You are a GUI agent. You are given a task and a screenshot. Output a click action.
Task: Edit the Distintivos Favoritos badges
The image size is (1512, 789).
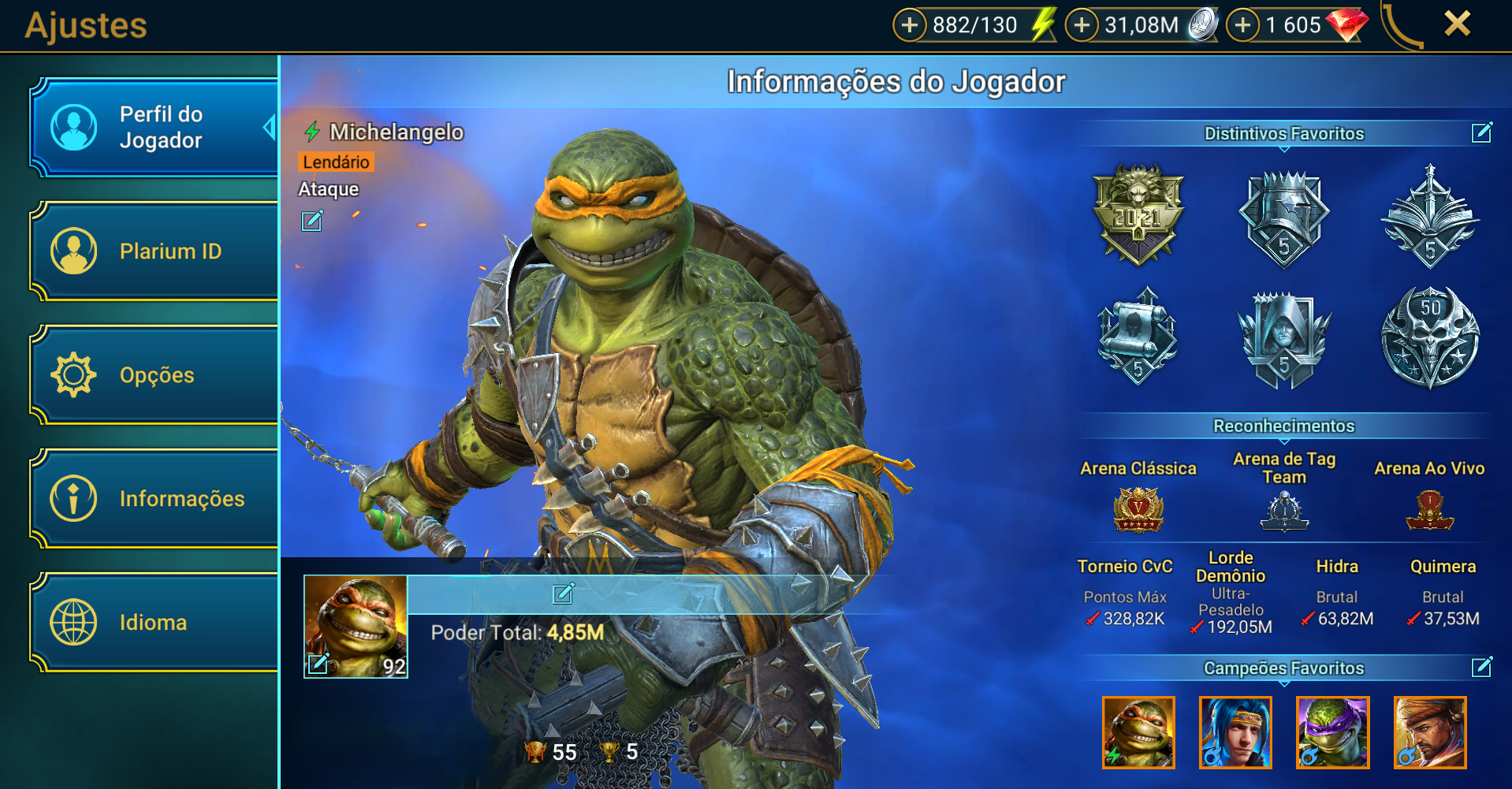click(x=1481, y=132)
